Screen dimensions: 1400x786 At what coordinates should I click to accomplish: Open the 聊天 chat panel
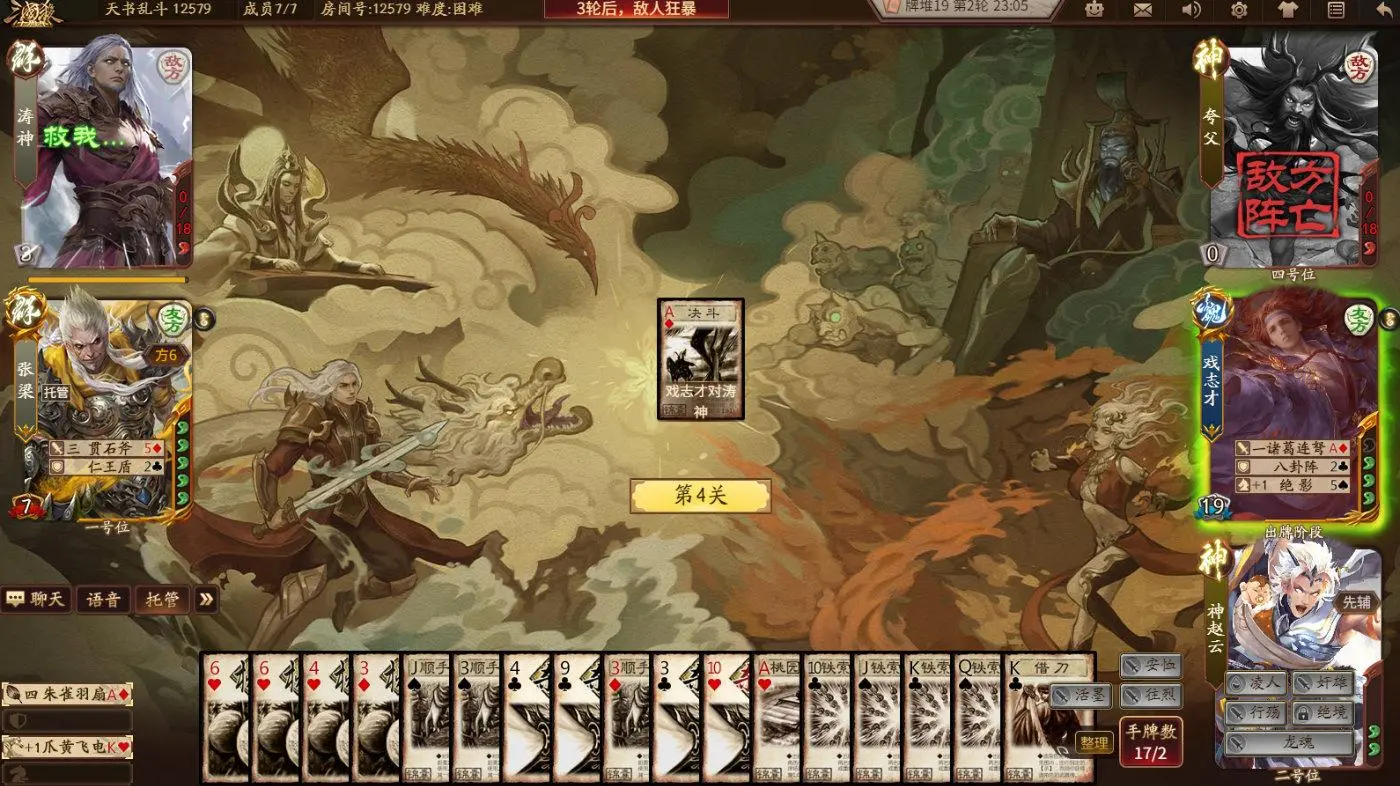coord(37,599)
